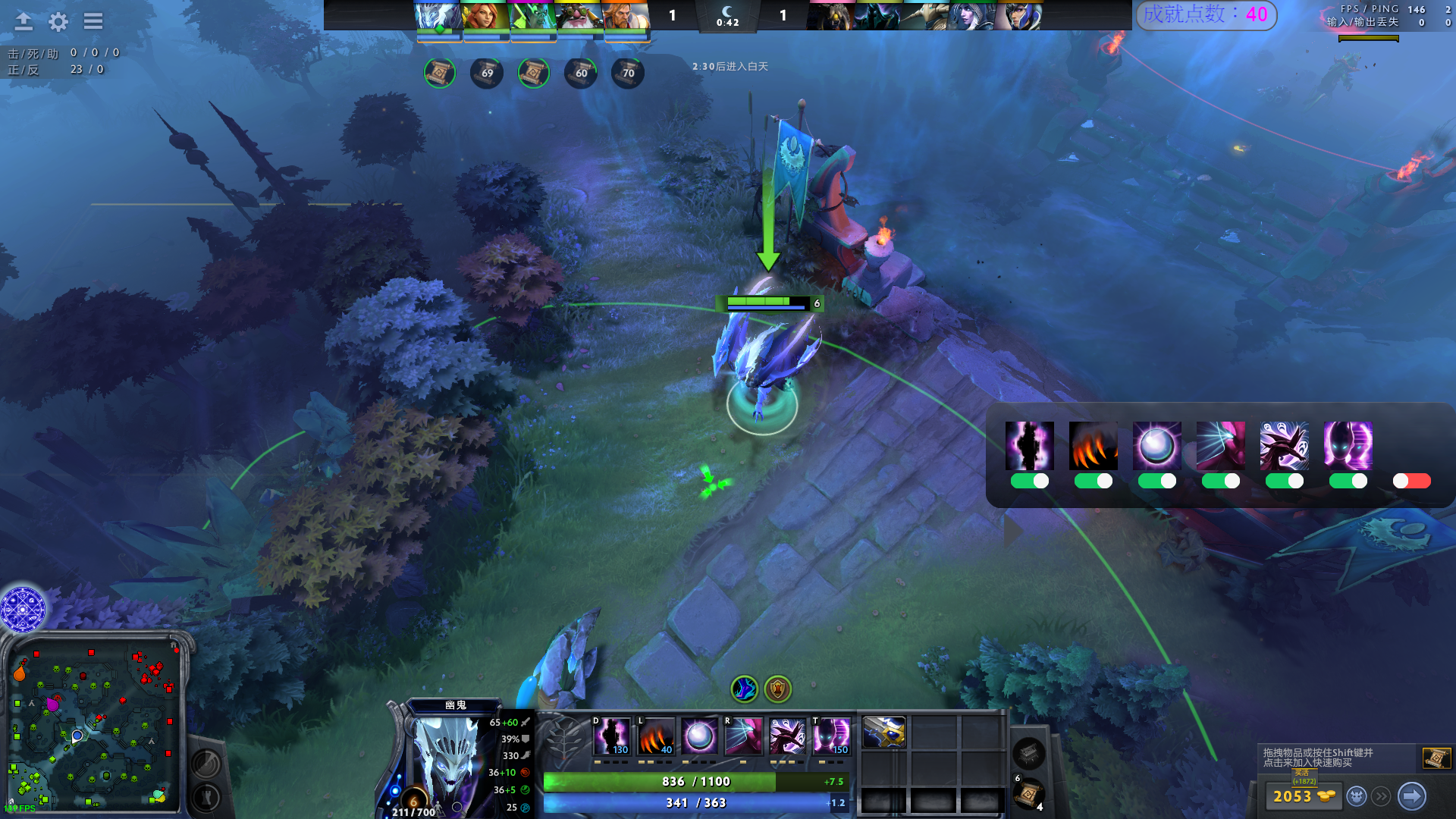Screen dimensions: 1456x819
Task: Click the courier deliver arrow button
Action: click(x=1411, y=796)
